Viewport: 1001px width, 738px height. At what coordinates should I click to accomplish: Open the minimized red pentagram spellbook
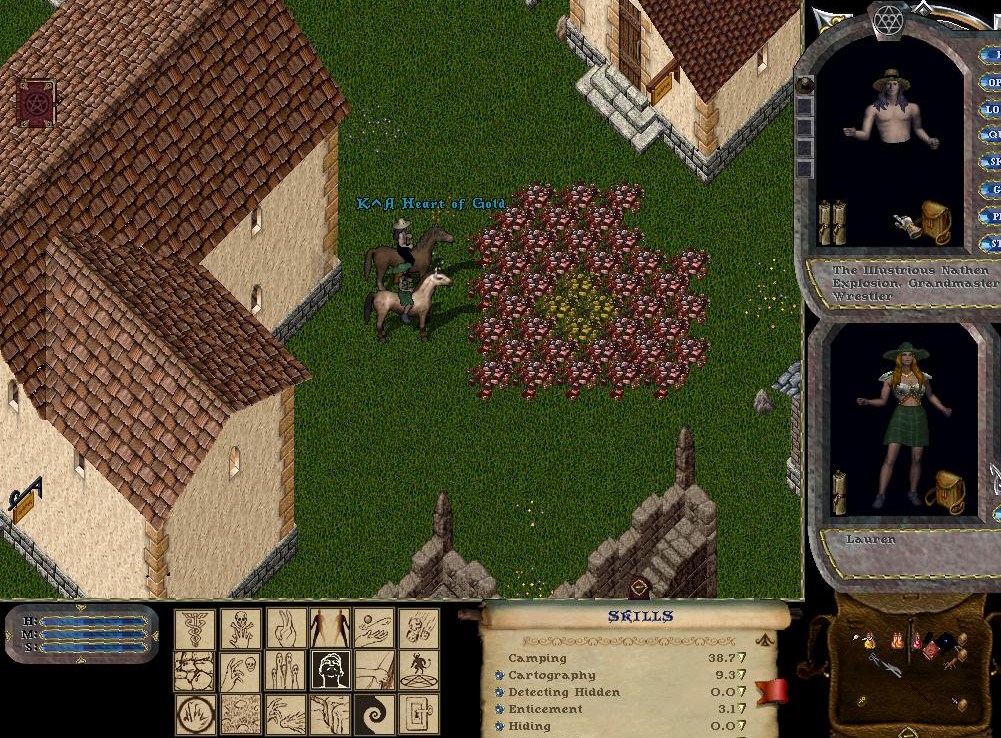[36, 103]
